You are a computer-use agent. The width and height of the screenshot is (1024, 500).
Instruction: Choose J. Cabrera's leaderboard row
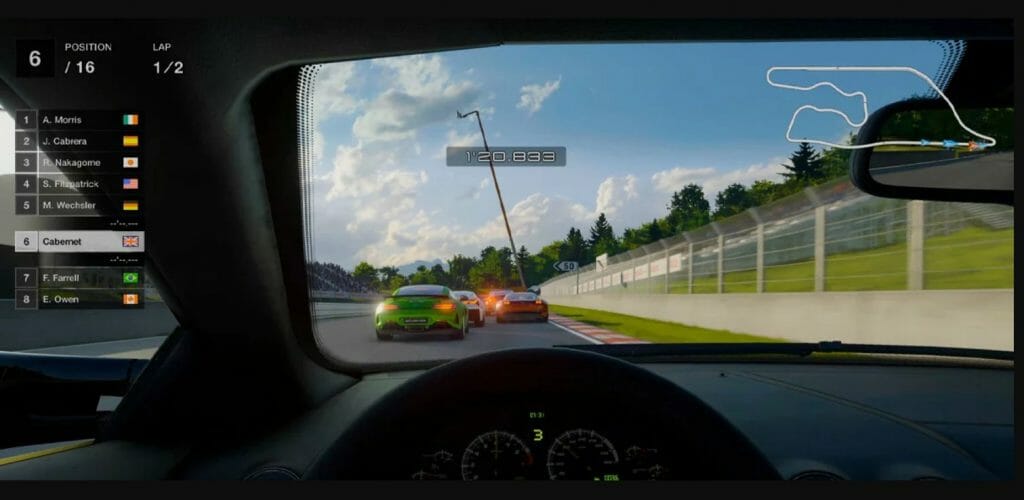80,141
